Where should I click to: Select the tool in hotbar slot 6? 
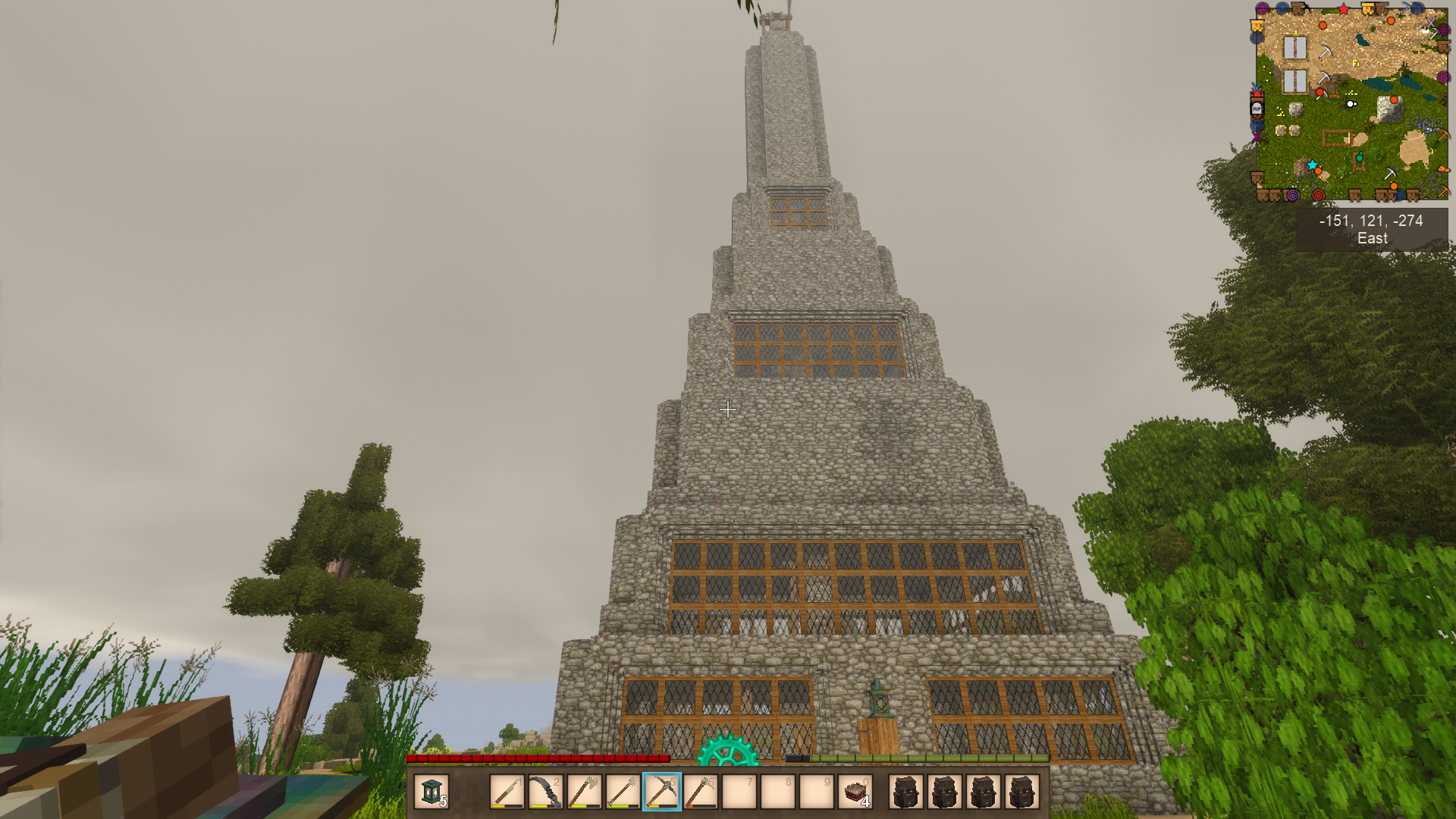[701, 792]
